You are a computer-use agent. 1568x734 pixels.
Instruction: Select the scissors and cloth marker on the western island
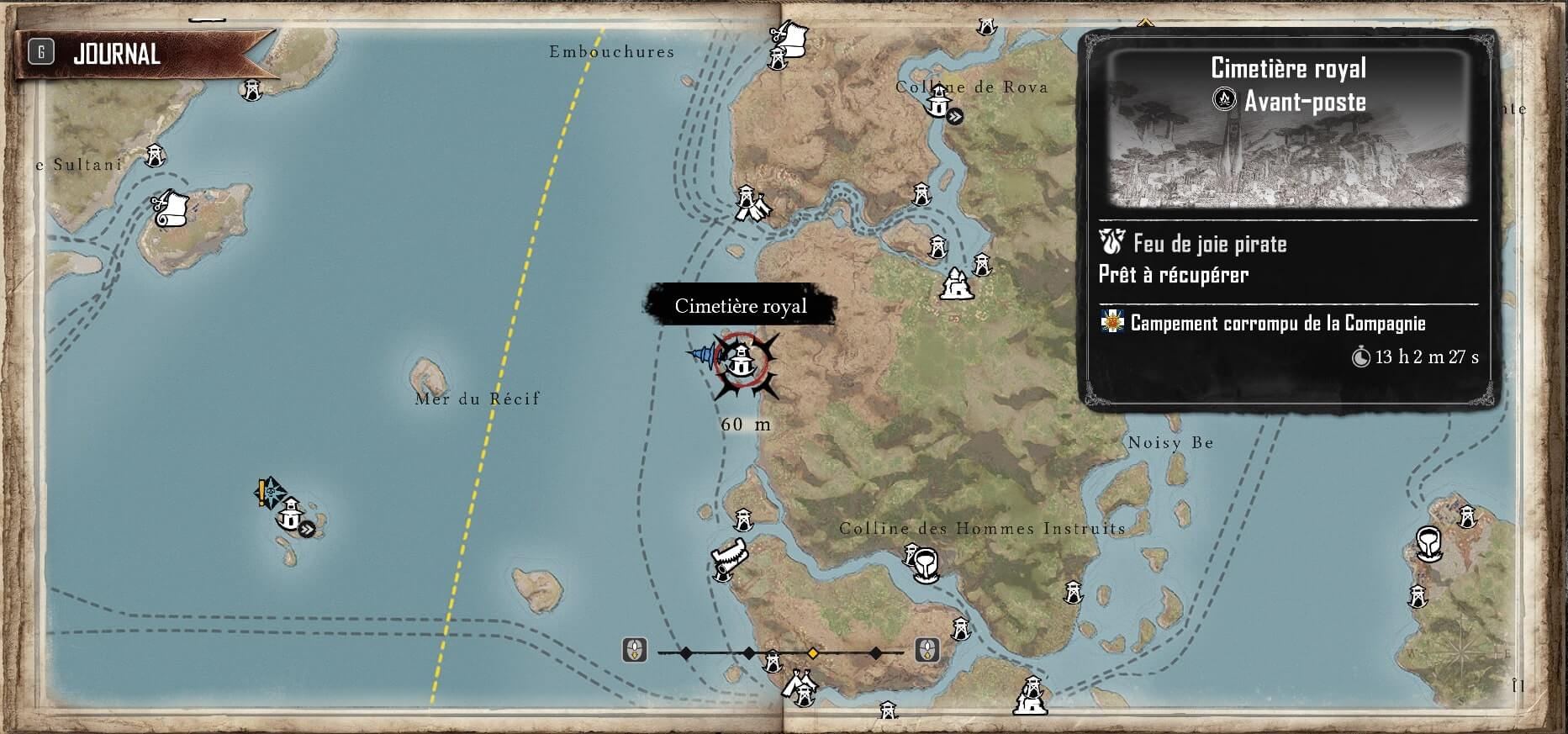coord(172,208)
